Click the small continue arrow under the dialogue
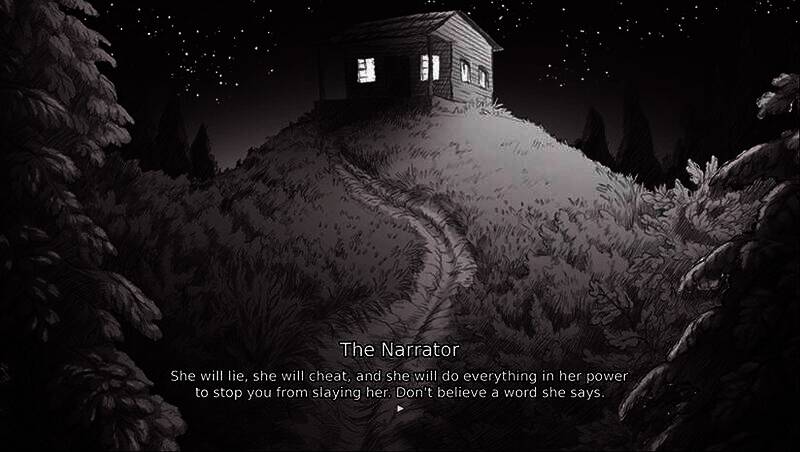The width and height of the screenshot is (800, 452). (400, 408)
